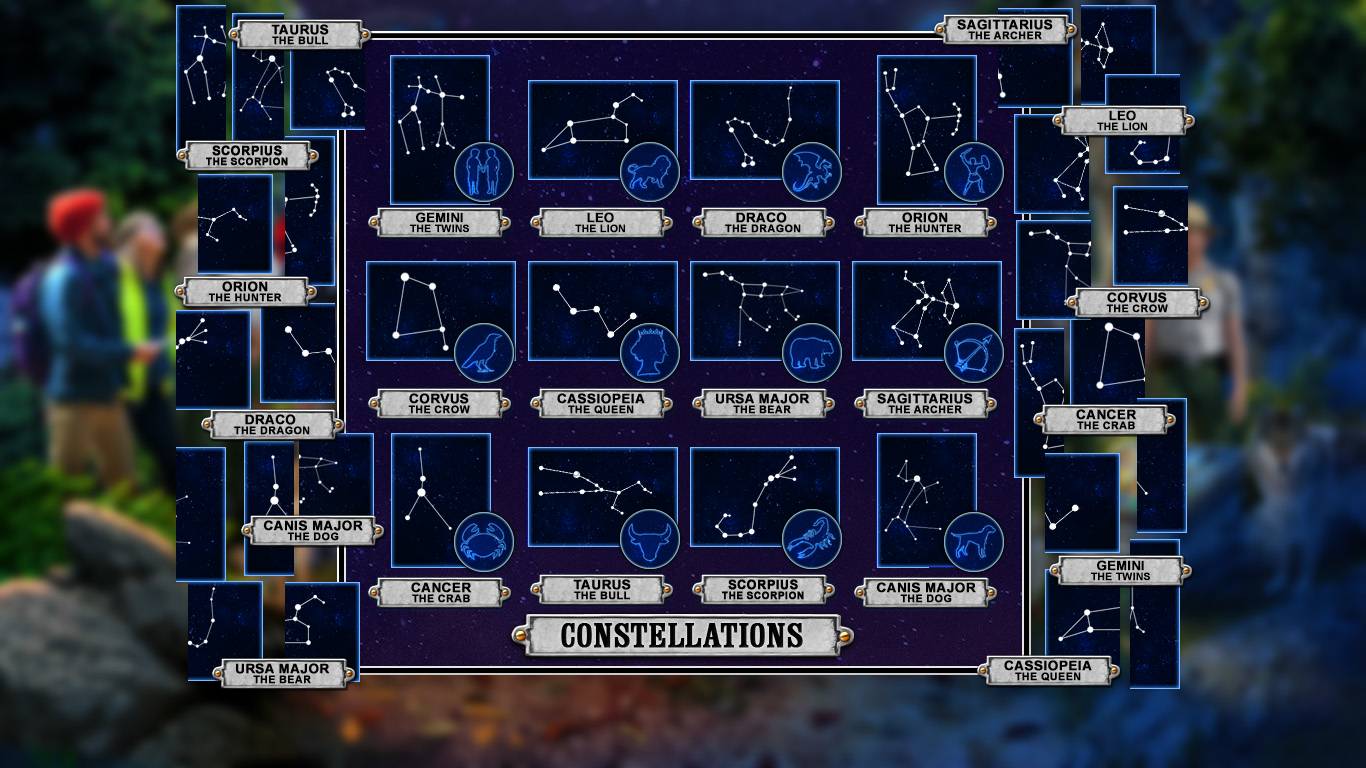Screen dimensions: 1366x768
Task: Choose the Cassiopeia queen emblem icon
Action: click(x=649, y=353)
